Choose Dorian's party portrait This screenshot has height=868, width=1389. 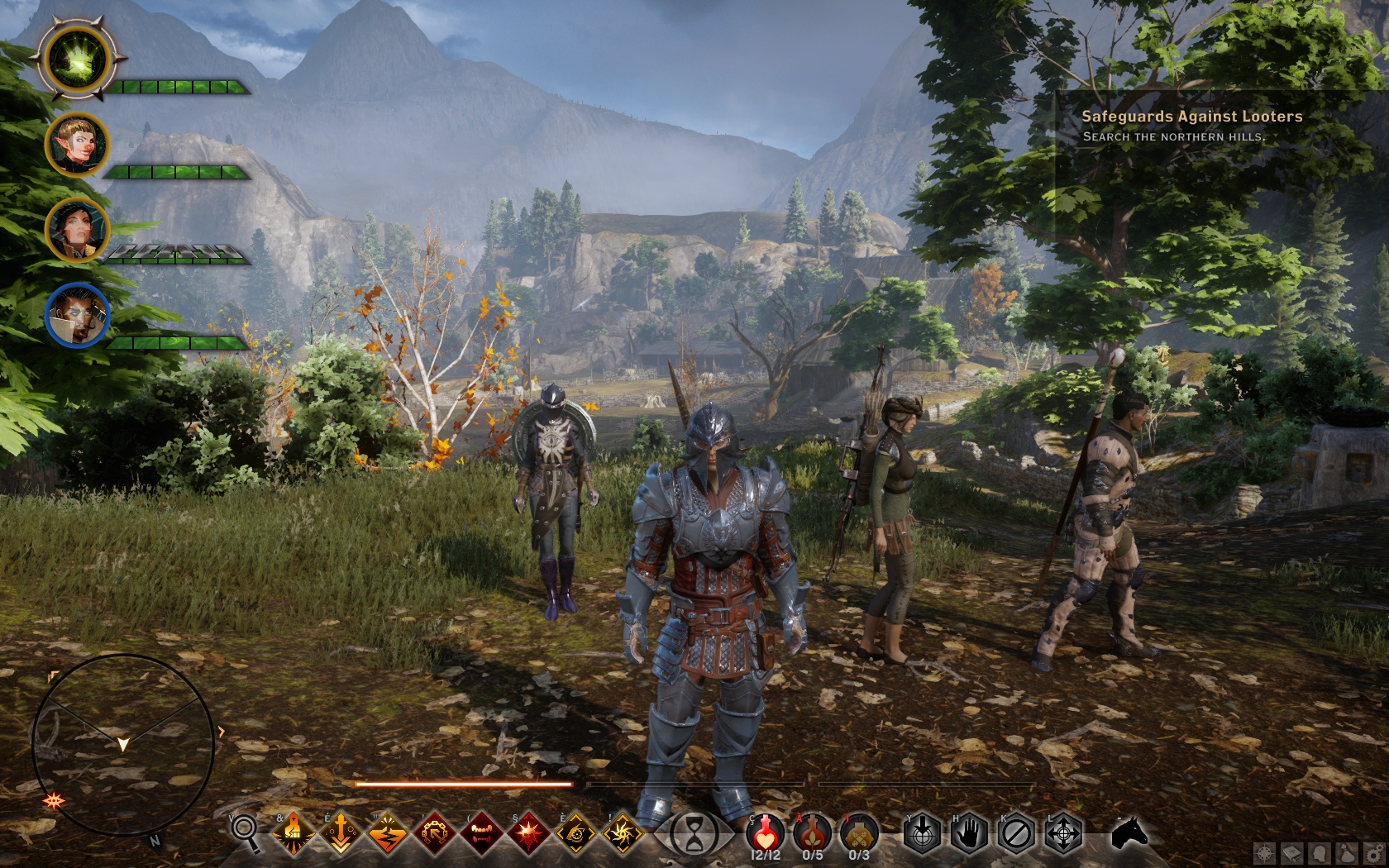[x=77, y=315]
